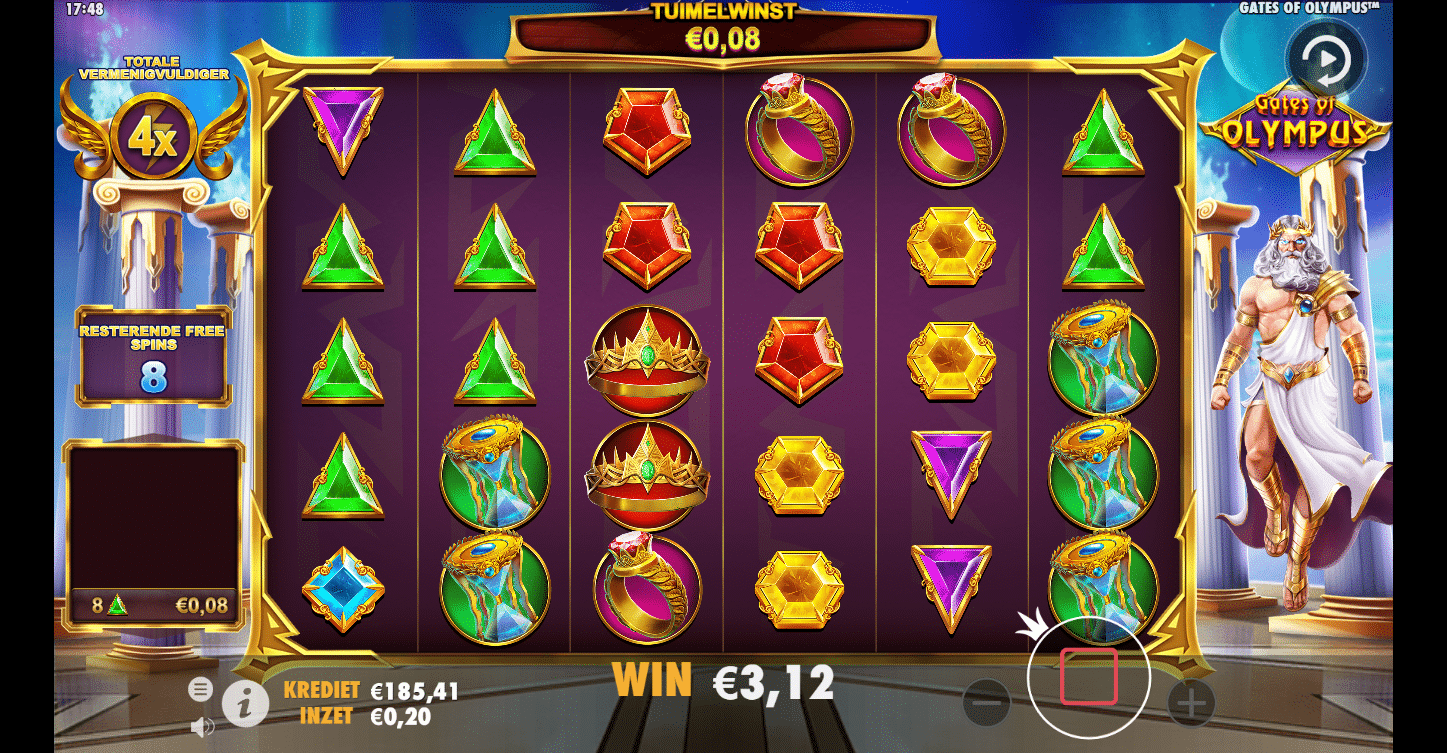The image size is (1447, 753).
Task: Click the ruby ring symbol atop reel five
Action: coord(949,129)
